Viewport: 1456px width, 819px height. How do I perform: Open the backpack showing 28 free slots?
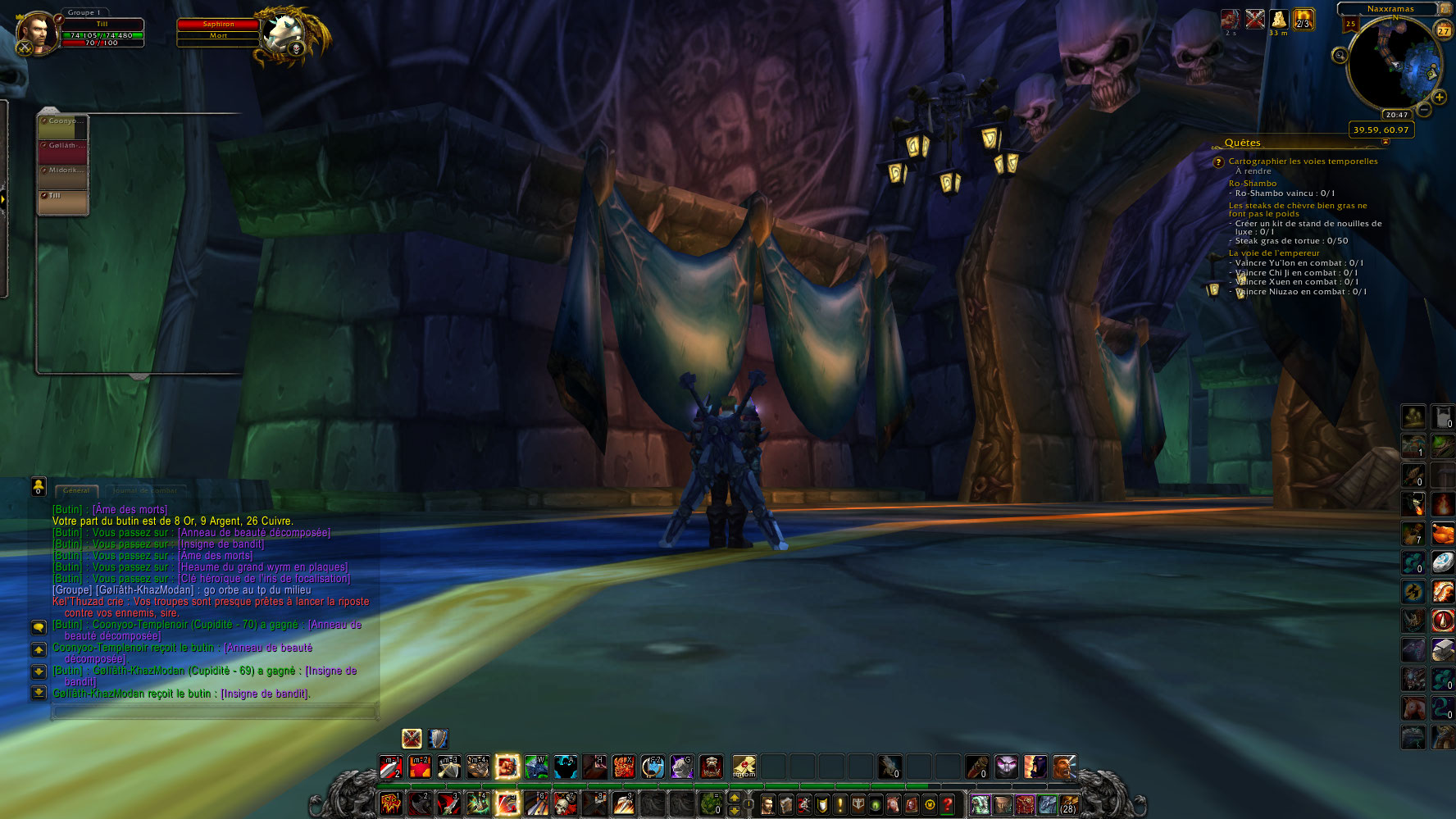coord(1068,804)
